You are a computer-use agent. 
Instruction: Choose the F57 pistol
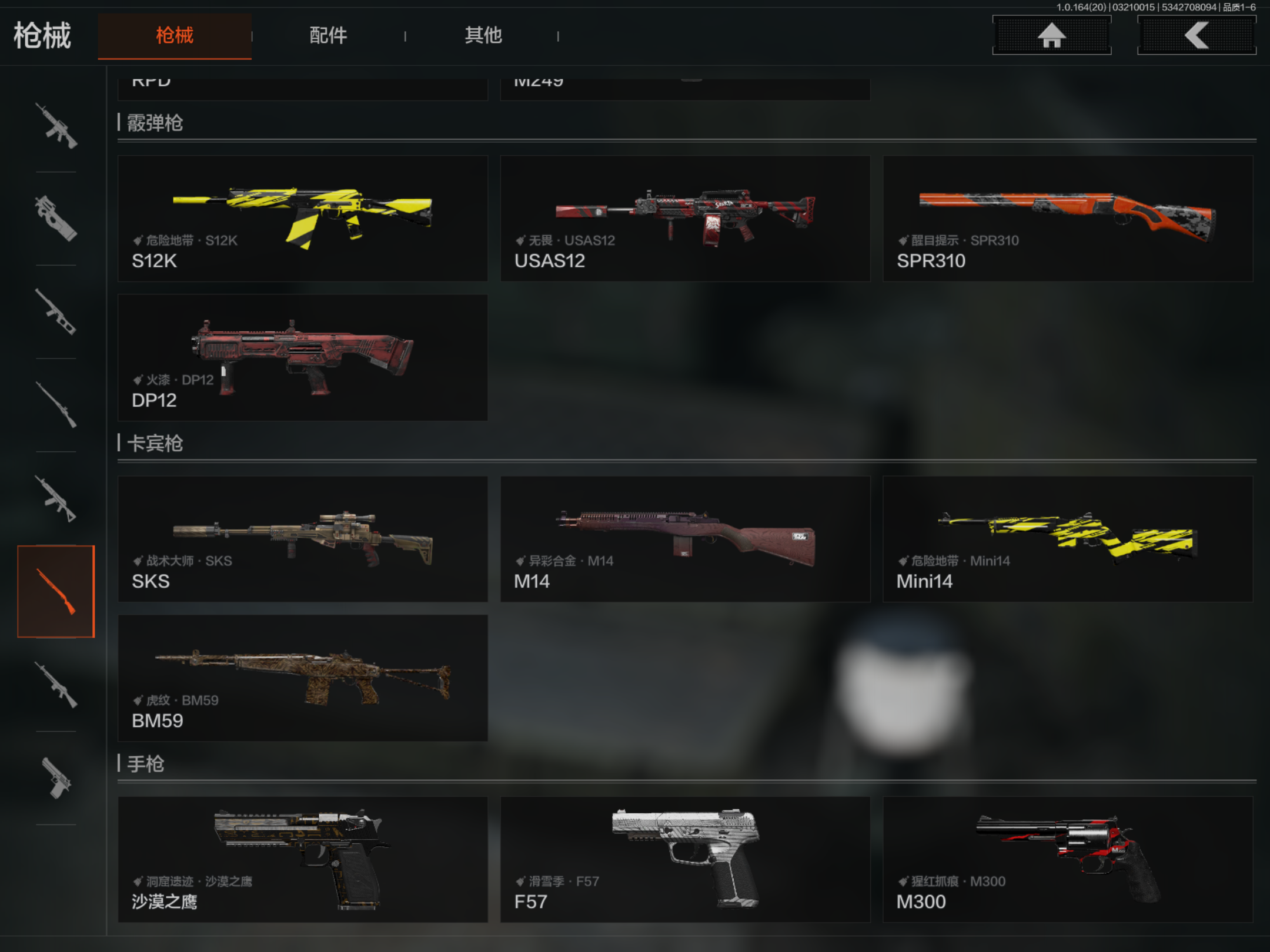pyautogui.click(x=685, y=859)
